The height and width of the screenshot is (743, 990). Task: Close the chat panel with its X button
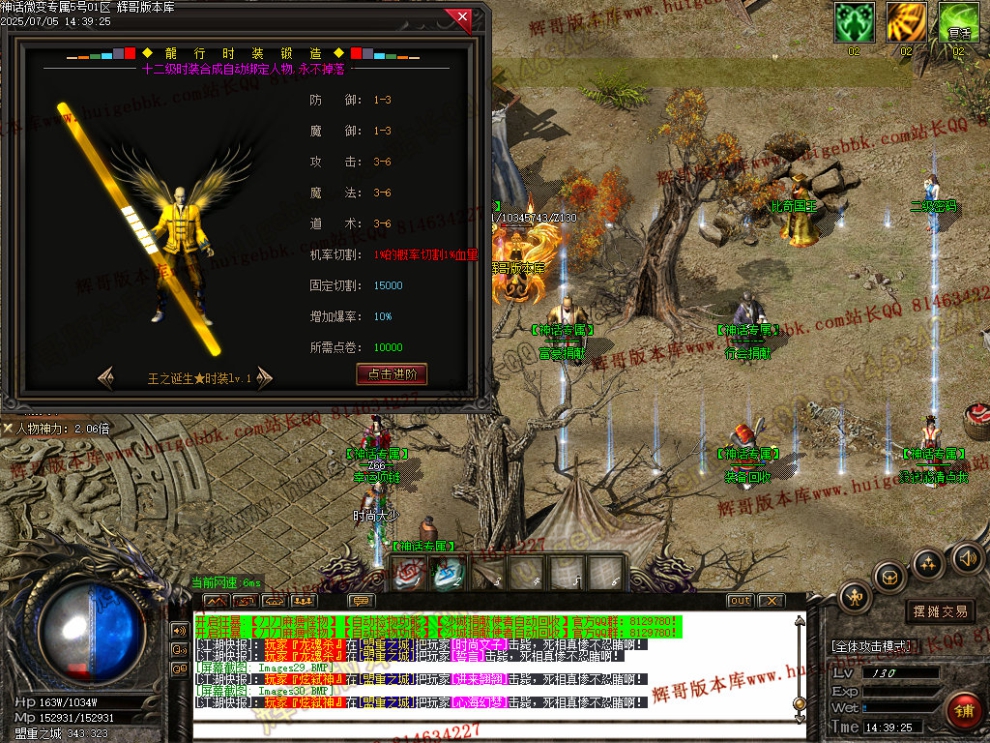[x=770, y=601]
